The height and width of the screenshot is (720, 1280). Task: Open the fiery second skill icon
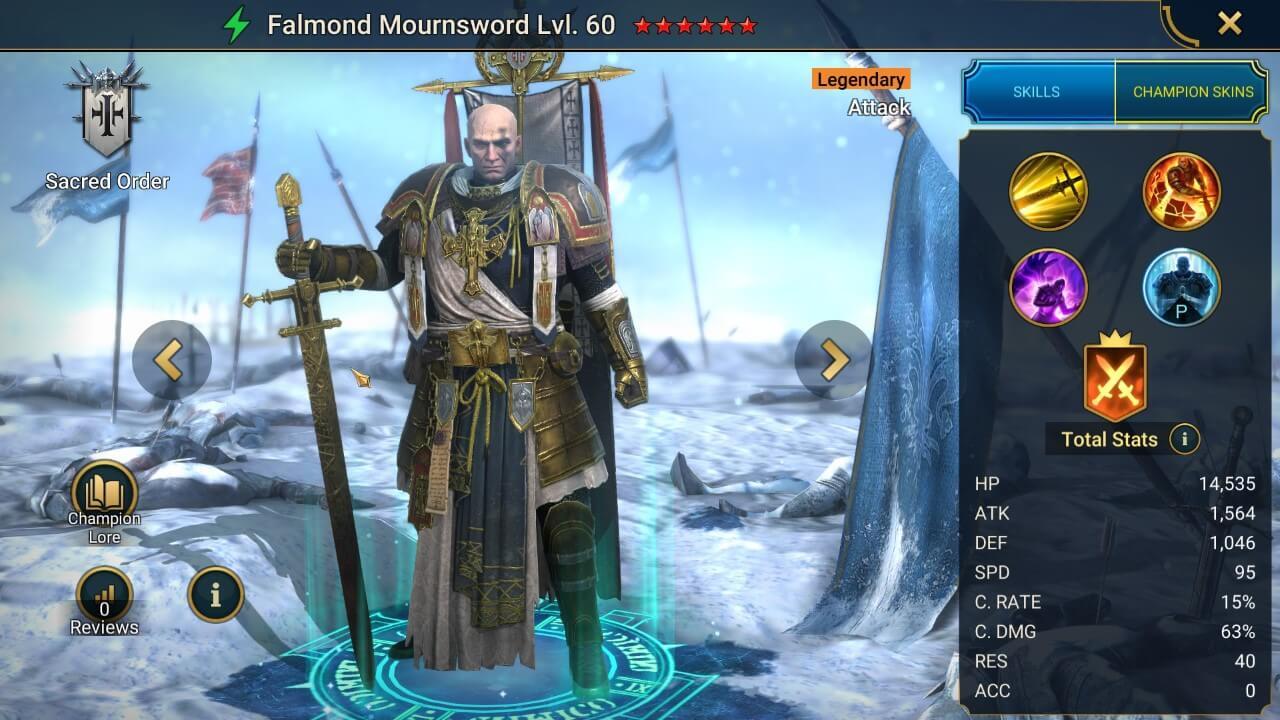[1182, 192]
